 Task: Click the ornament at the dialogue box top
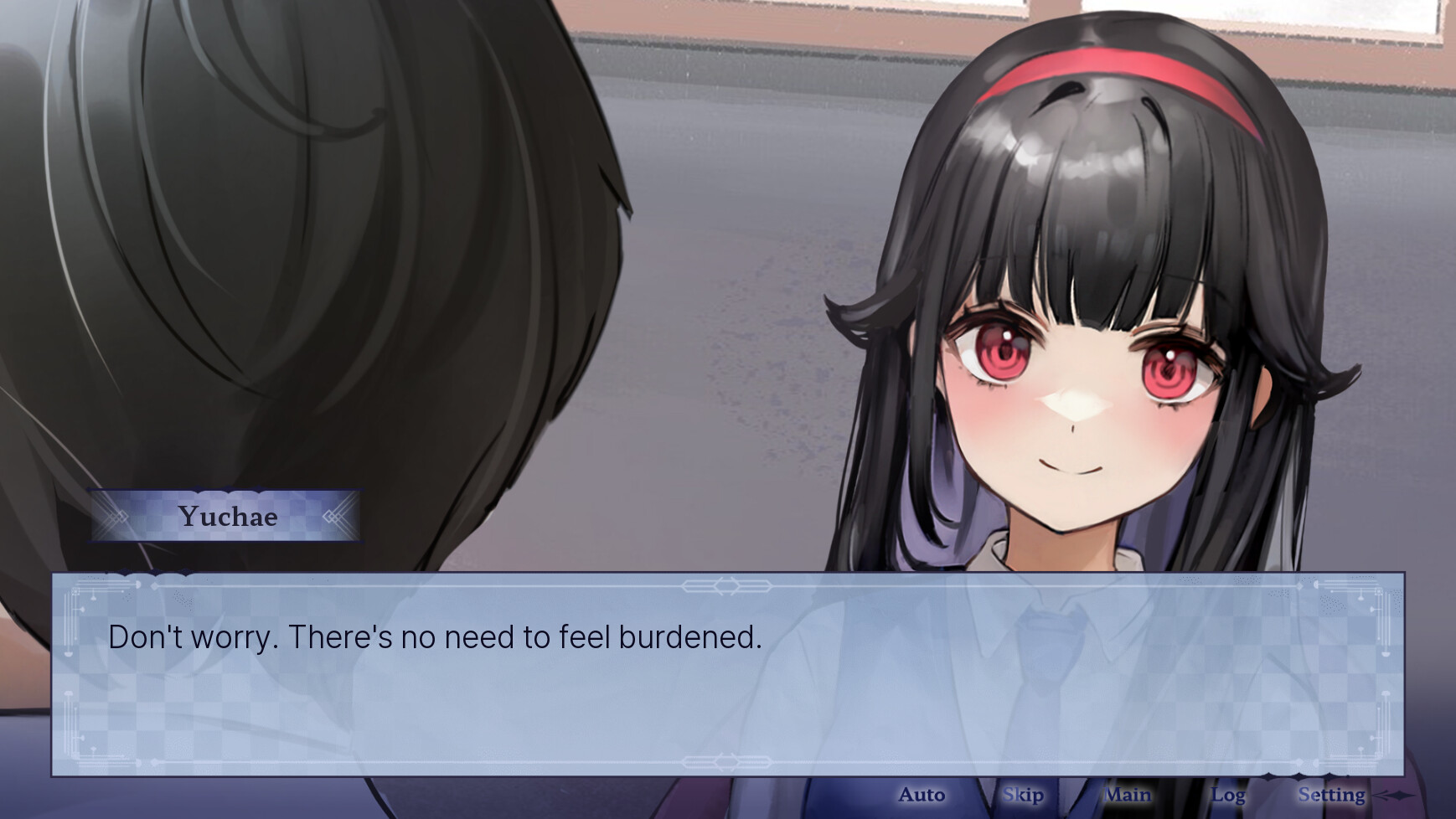click(x=728, y=587)
